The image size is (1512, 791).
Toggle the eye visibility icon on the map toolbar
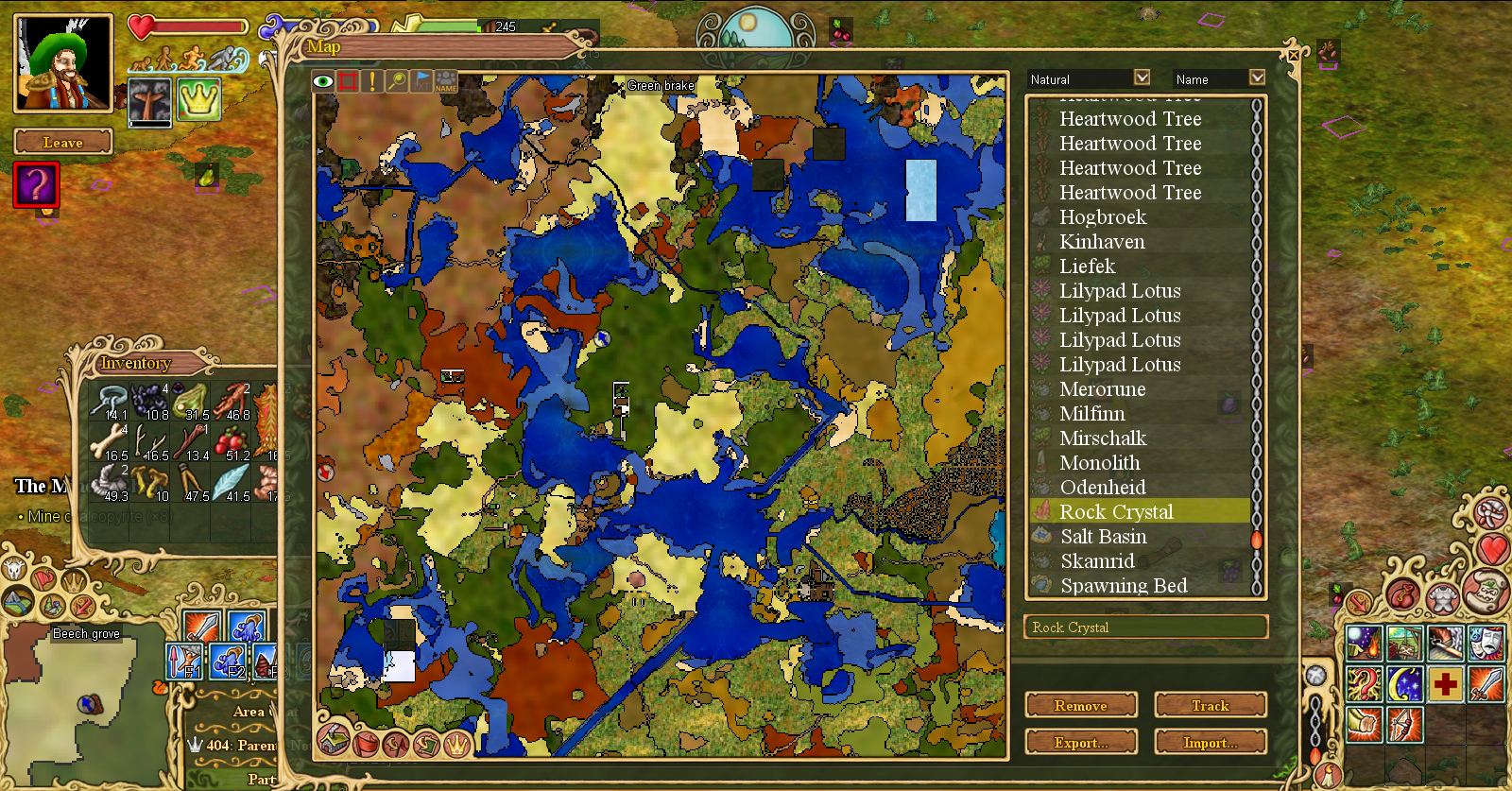pyautogui.click(x=323, y=81)
